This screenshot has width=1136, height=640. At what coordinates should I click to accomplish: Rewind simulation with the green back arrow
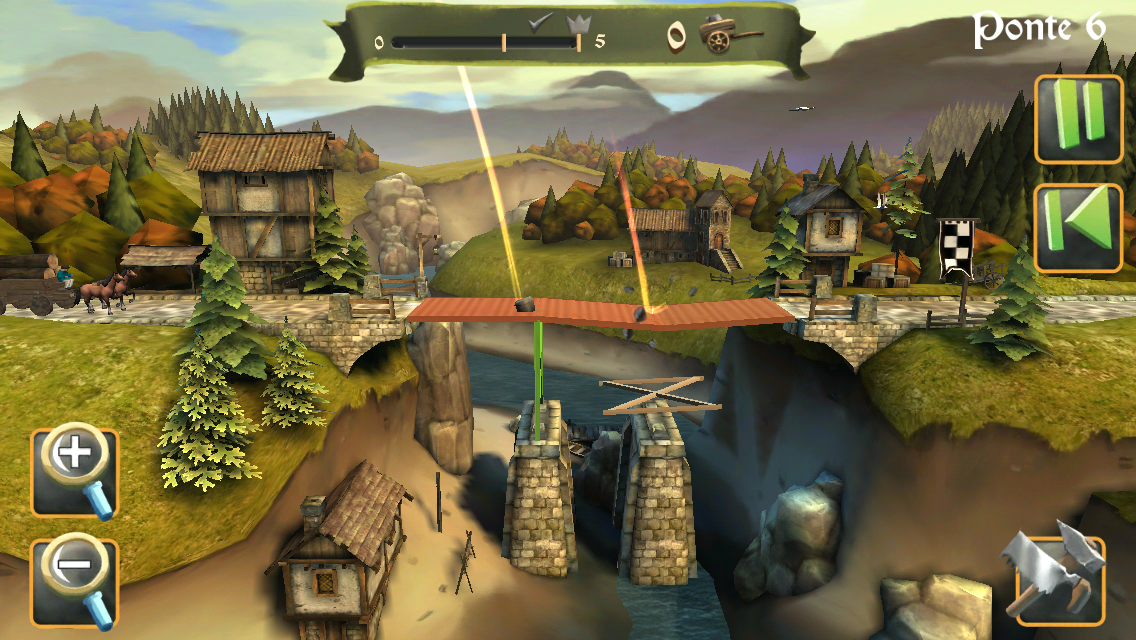pyautogui.click(x=1078, y=228)
